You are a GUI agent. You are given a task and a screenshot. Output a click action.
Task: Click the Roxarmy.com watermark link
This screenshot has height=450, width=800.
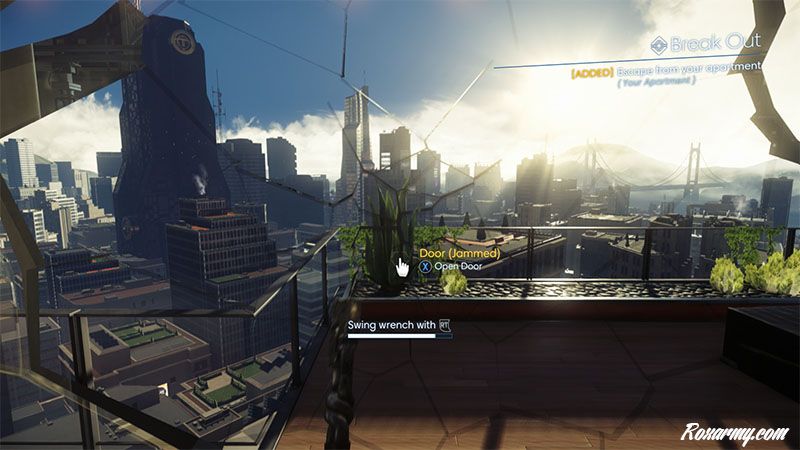pyautogui.click(x=735, y=433)
